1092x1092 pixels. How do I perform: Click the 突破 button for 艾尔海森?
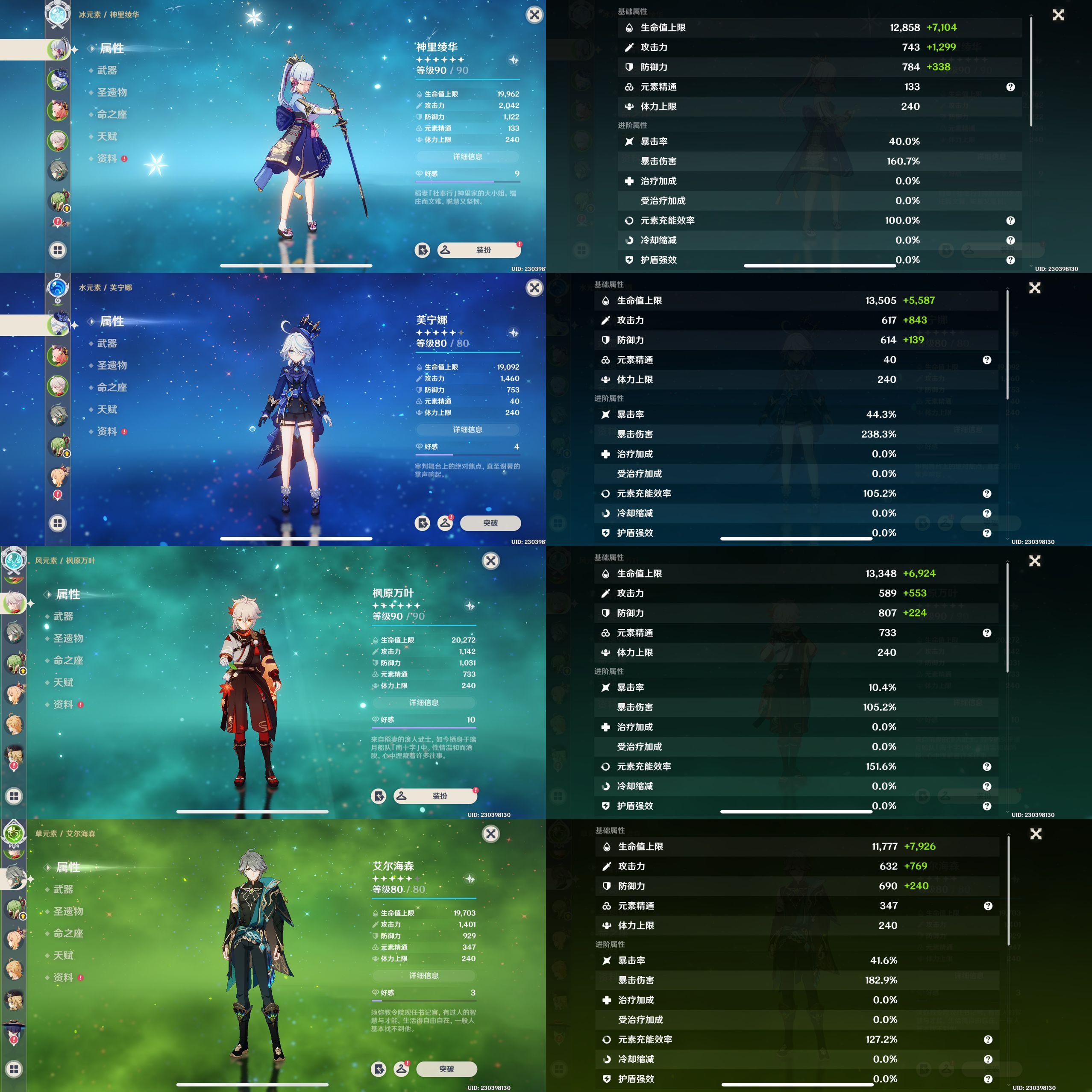(x=446, y=1069)
